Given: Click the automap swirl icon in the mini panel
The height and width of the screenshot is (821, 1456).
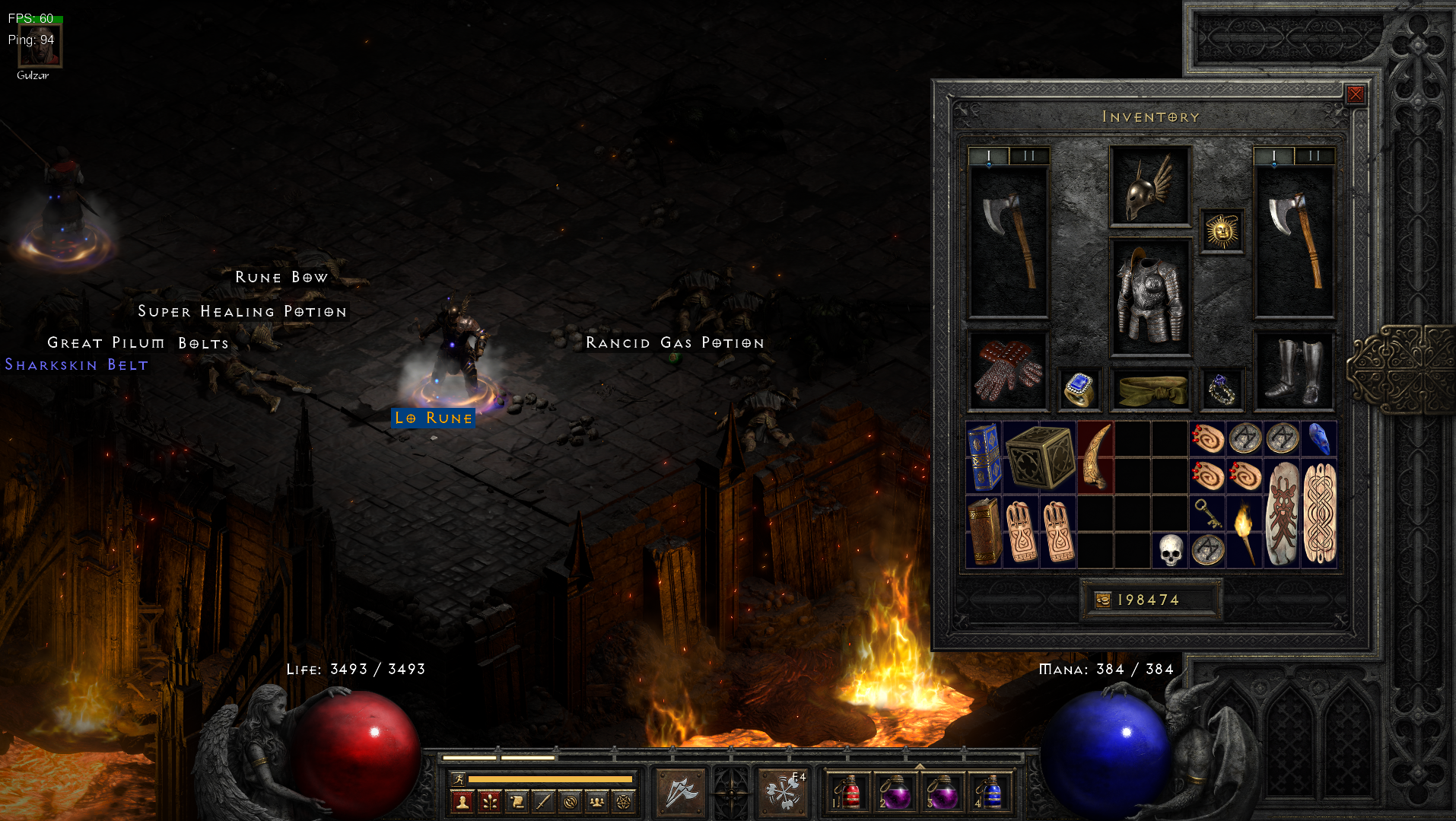Looking at the screenshot, I should point(571,802).
